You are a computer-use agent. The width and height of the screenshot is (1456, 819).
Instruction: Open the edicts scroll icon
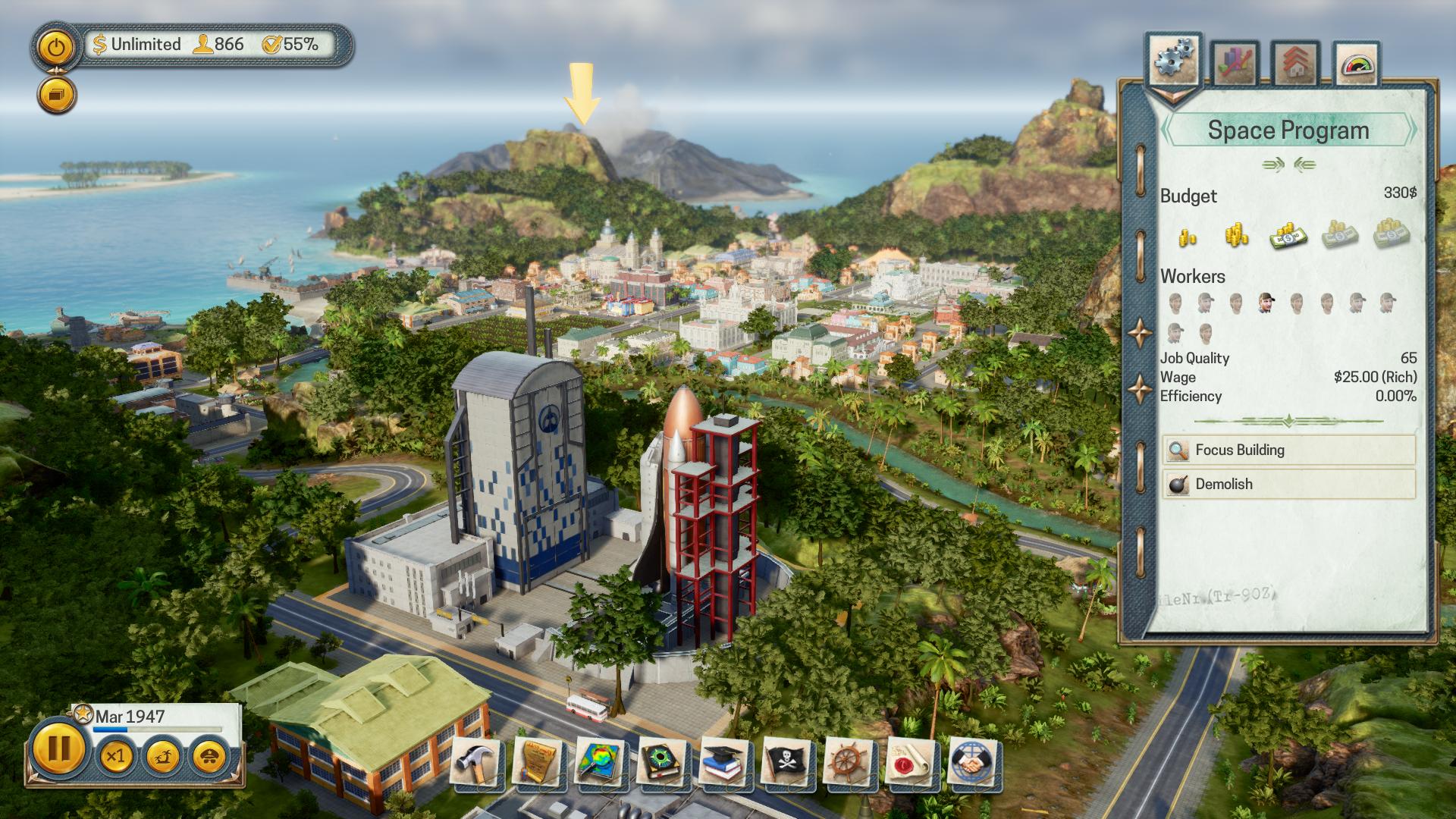click(x=538, y=762)
